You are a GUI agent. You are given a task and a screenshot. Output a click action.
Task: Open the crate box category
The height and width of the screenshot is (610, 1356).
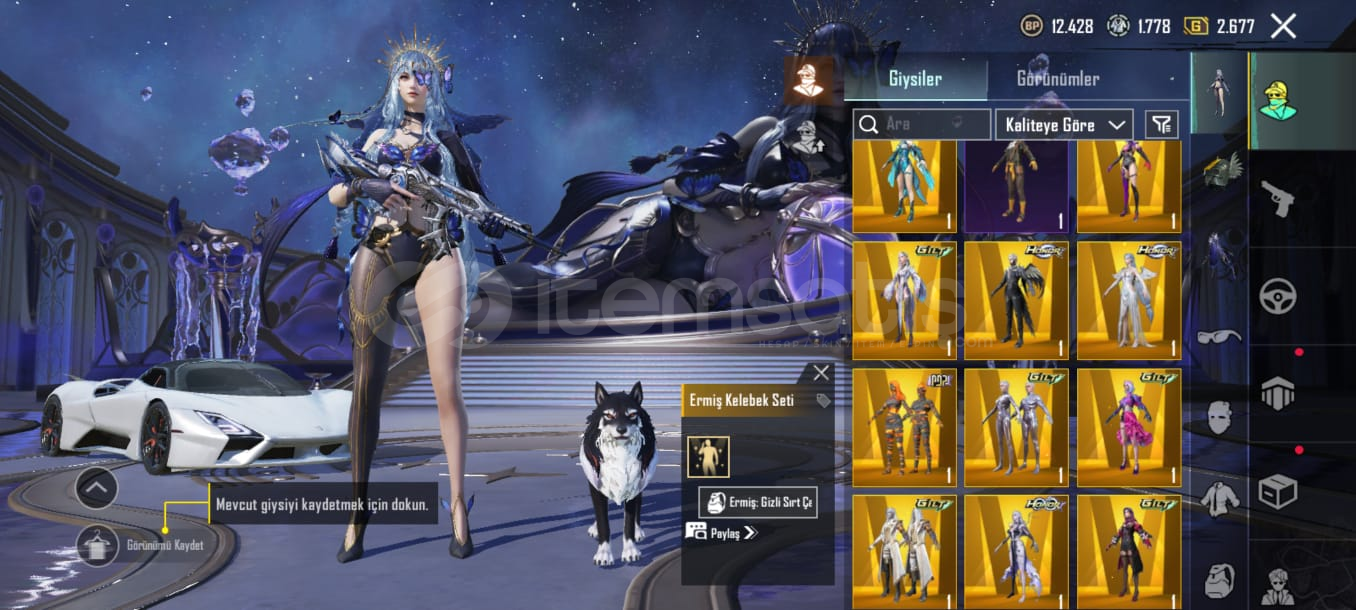(1277, 491)
